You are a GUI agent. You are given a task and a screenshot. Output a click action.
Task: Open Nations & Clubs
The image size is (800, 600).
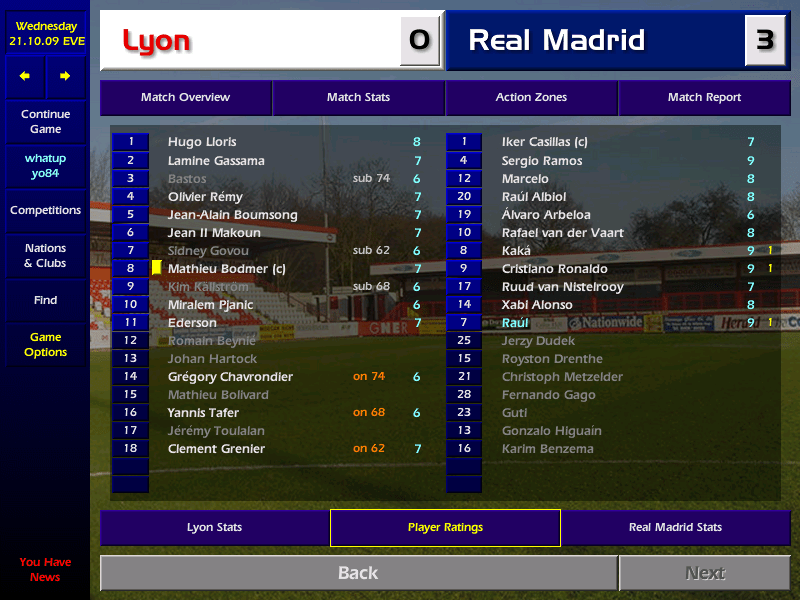coord(45,255)
